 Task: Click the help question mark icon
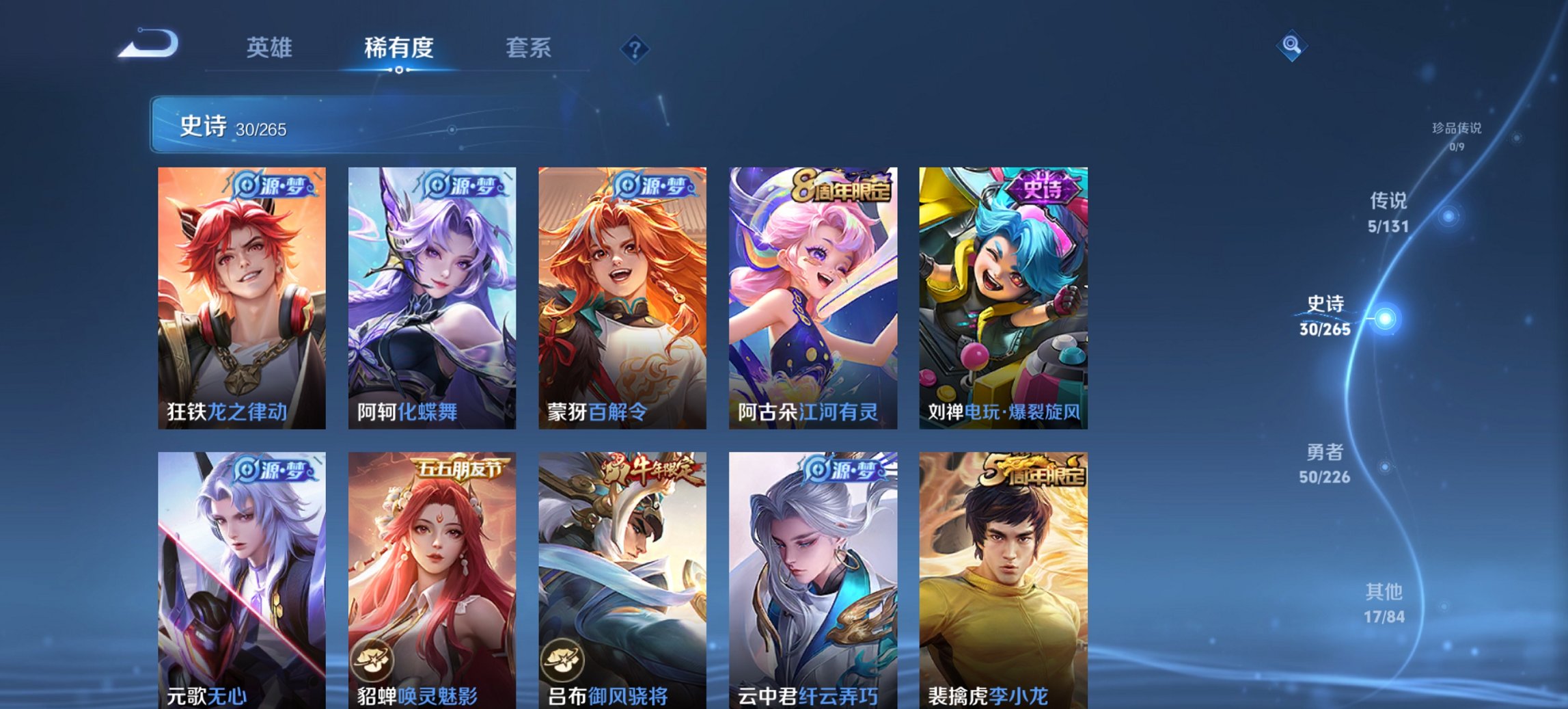635,48
